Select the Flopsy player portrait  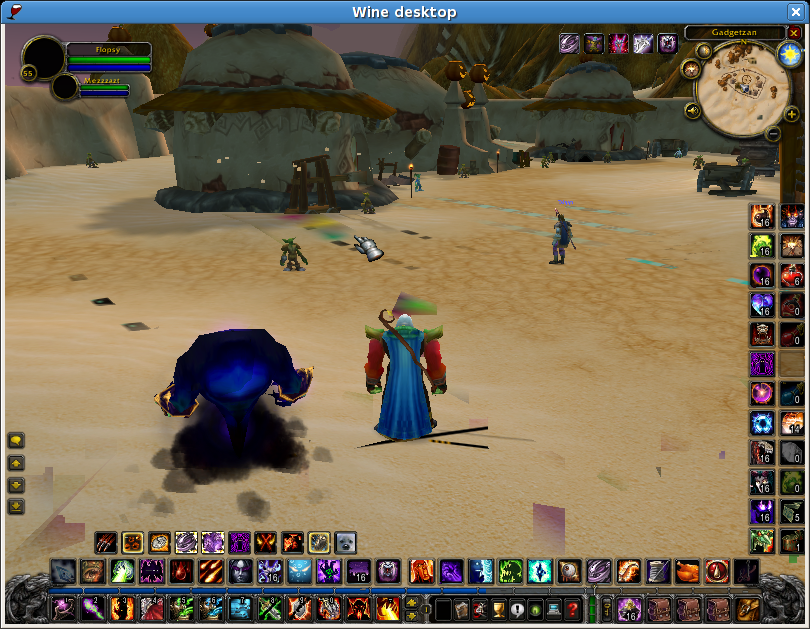pyautogui.click(x=43, y=57)
